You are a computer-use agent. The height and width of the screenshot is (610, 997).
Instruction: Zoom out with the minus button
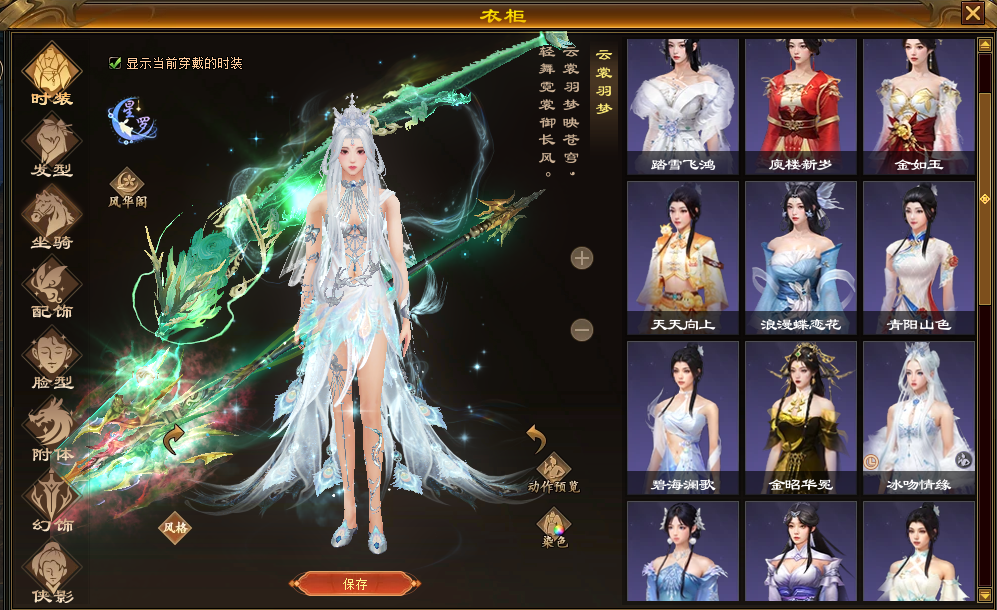point(582,329)
